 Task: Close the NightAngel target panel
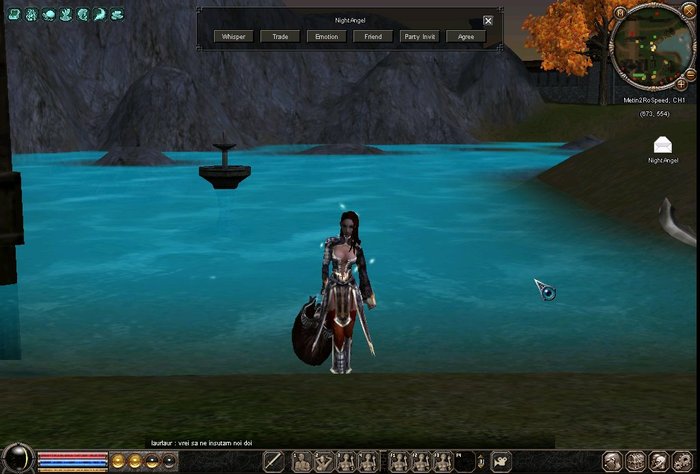pyautogui.click(x=488, y=20)
